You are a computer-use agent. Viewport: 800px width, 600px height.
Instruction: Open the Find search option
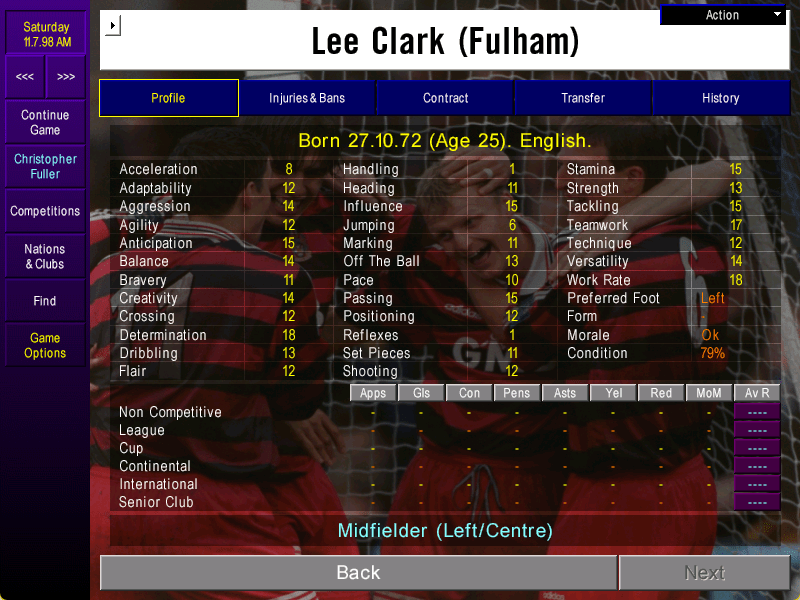click(45, 300)
